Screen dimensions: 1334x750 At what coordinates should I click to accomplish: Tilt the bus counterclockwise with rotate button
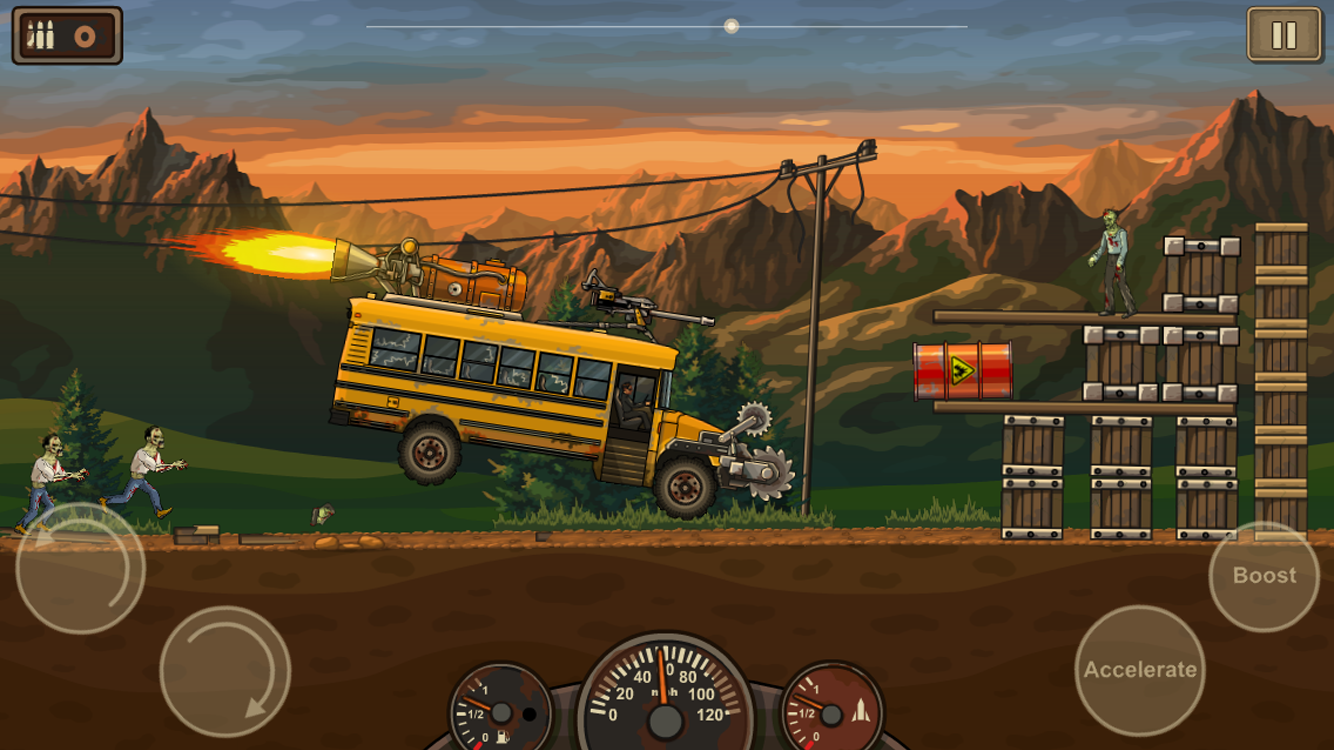tap(80, 568)
